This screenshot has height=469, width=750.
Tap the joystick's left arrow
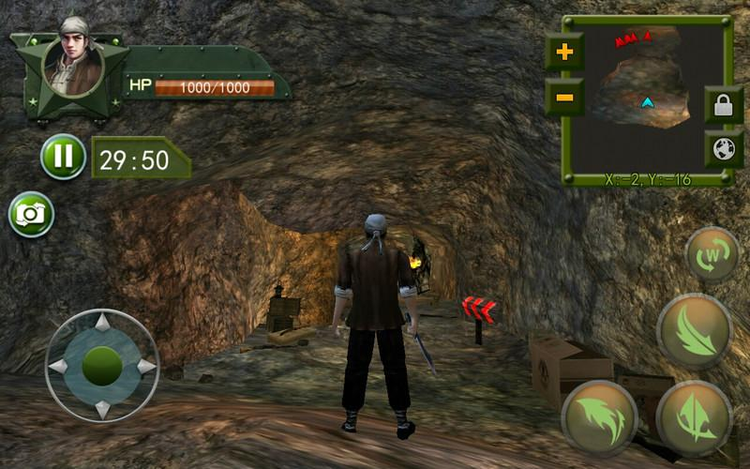(x=58, y=366)
